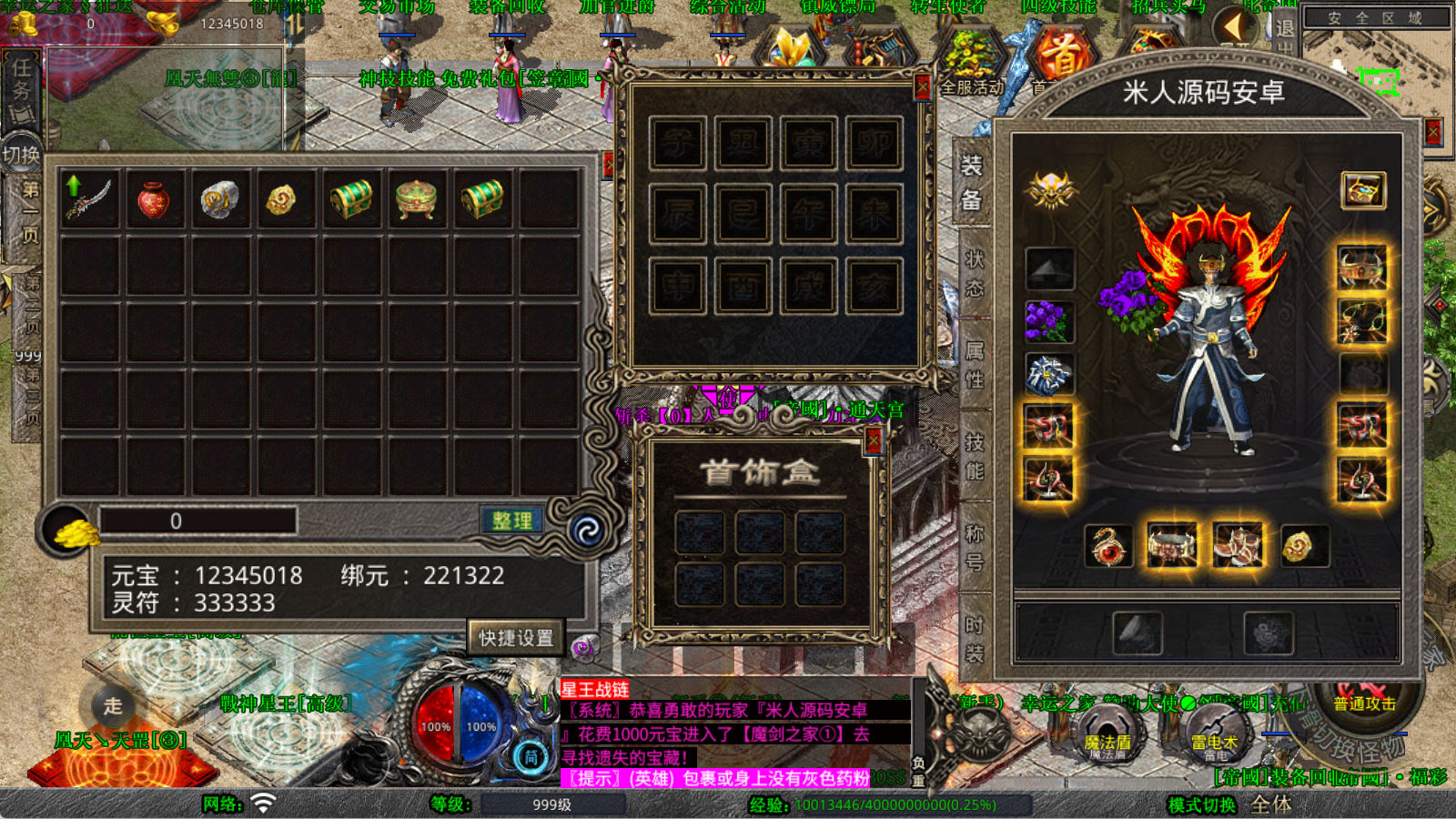
Task: Close the 首饰盒 jewelry box panel
Action: tap(874, 441)
